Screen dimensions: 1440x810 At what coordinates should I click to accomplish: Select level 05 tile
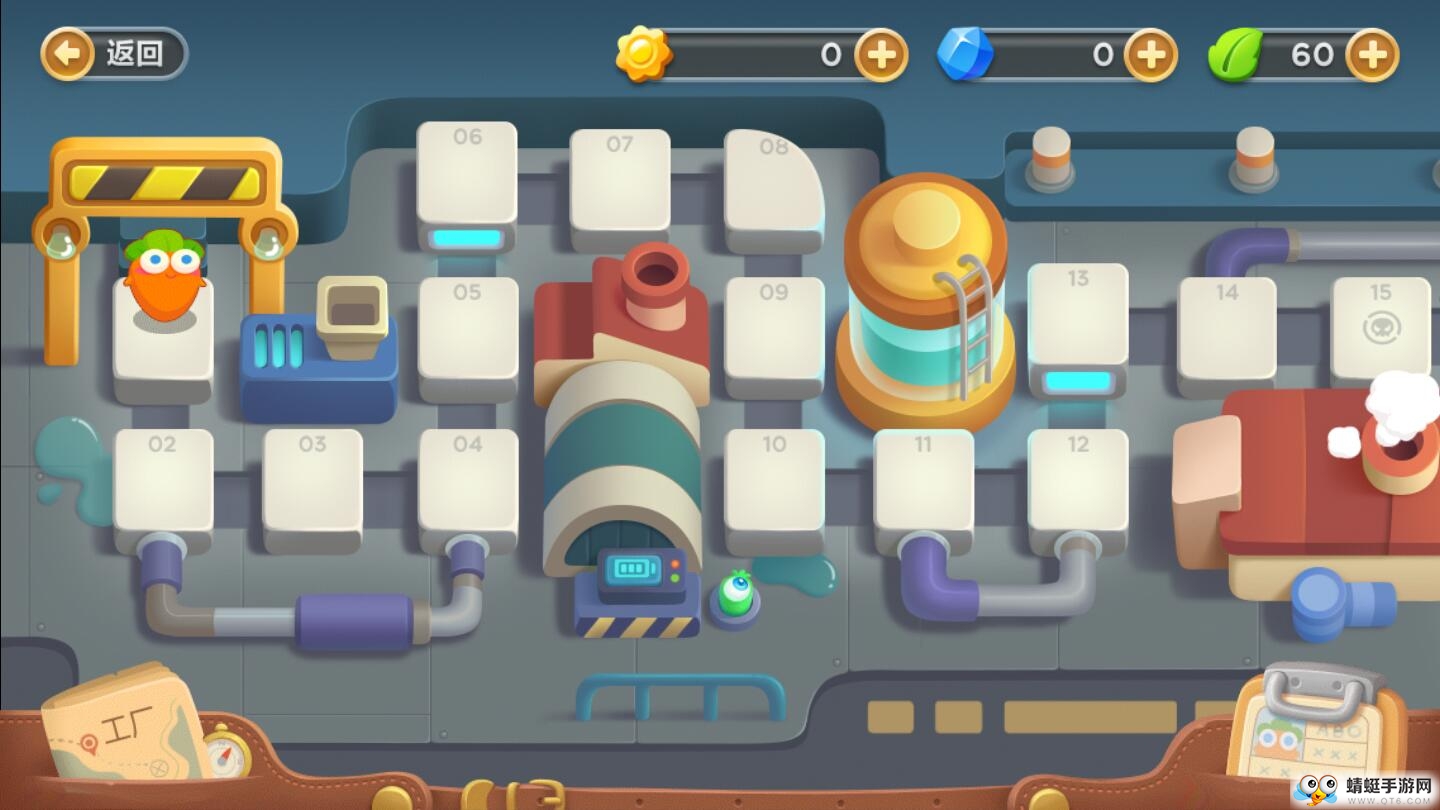click(468, 332)
